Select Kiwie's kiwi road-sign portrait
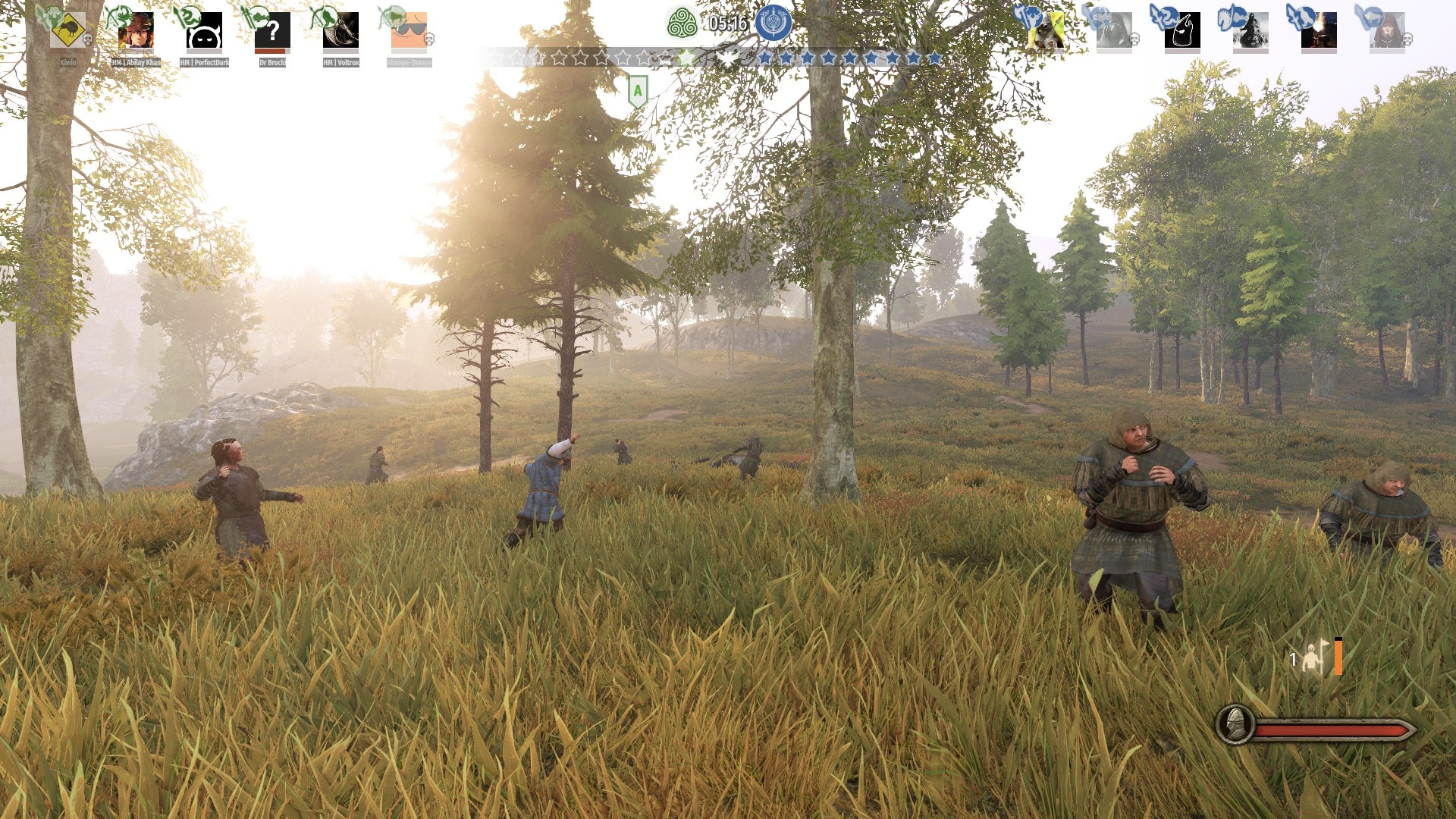Image resolution: width=1456 pixels, height=819 pixels. point(67,30)
